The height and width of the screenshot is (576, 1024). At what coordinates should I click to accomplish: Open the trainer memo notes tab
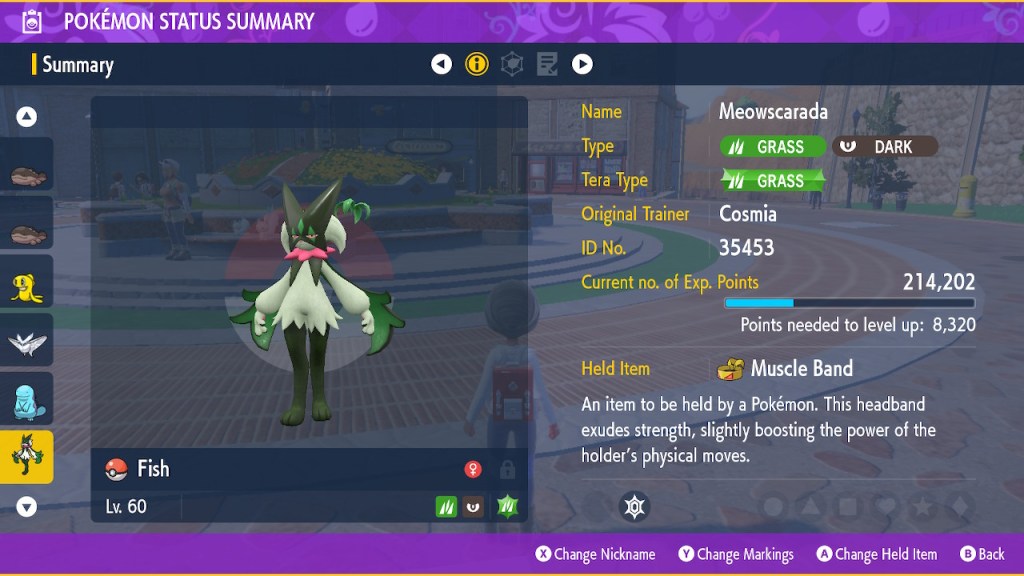point(547,65)
